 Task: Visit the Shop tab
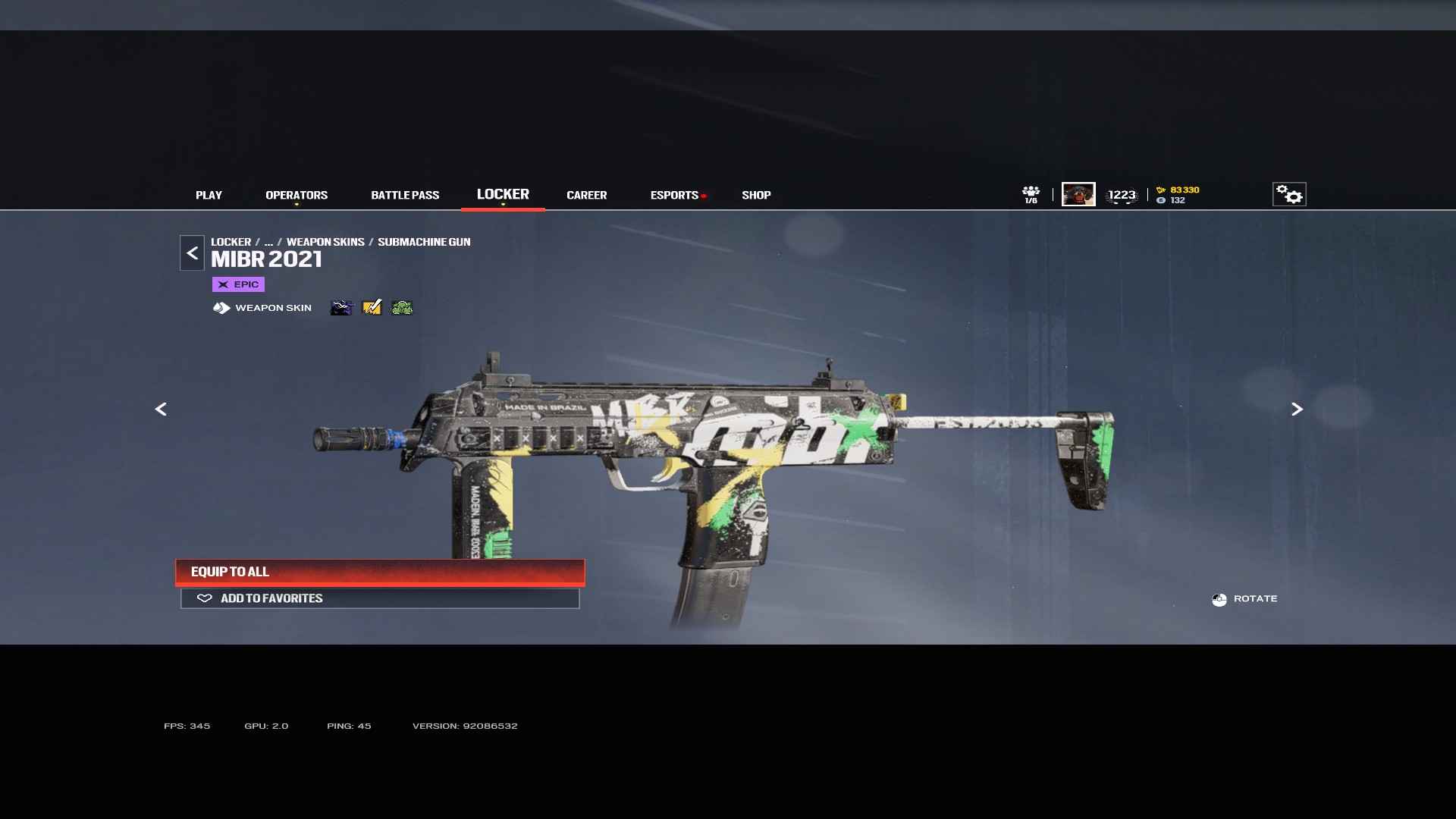click(x=756, y=195)
